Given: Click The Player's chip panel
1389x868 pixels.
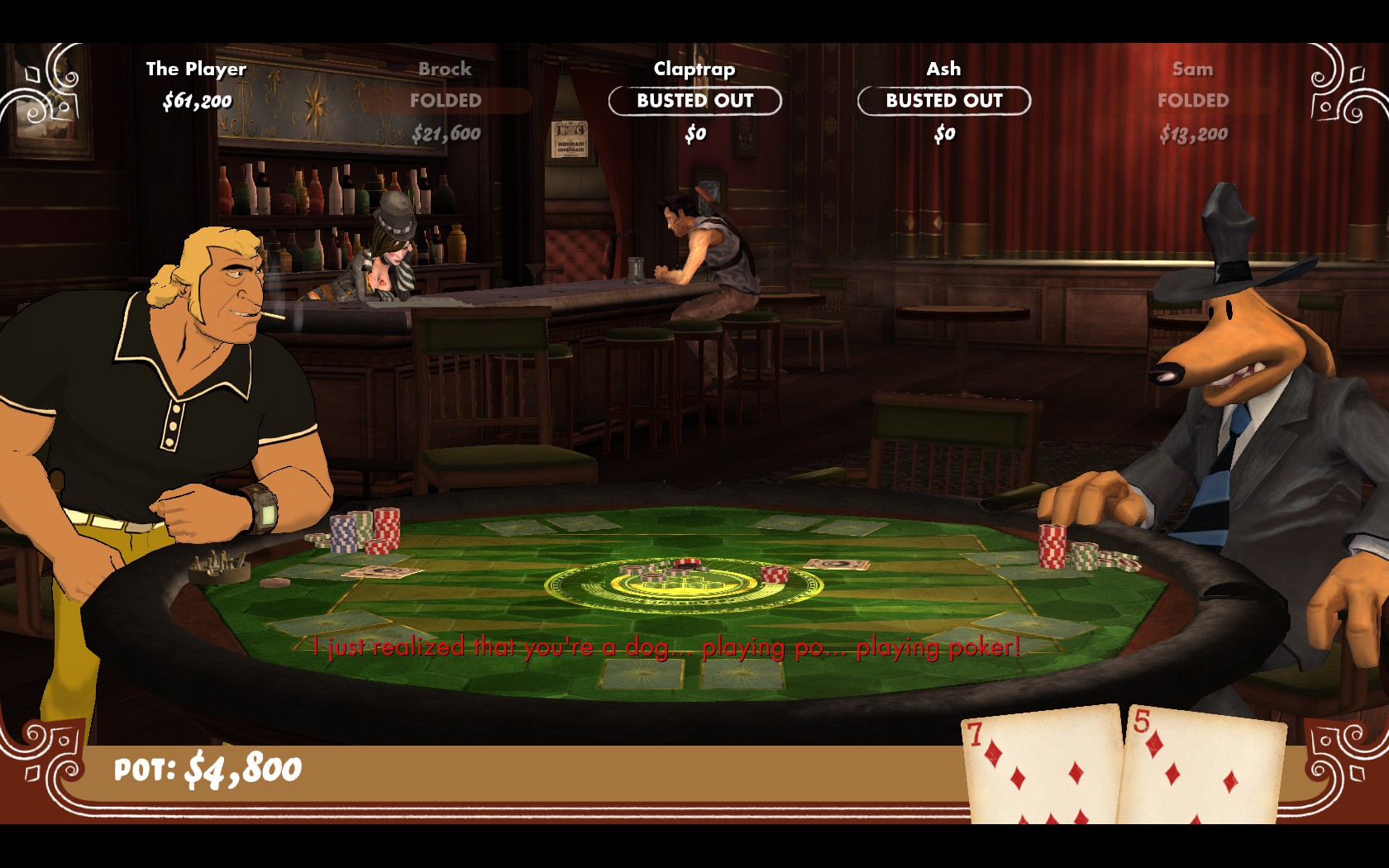Looking at the screenshot, I should click(x=197, y=86).
